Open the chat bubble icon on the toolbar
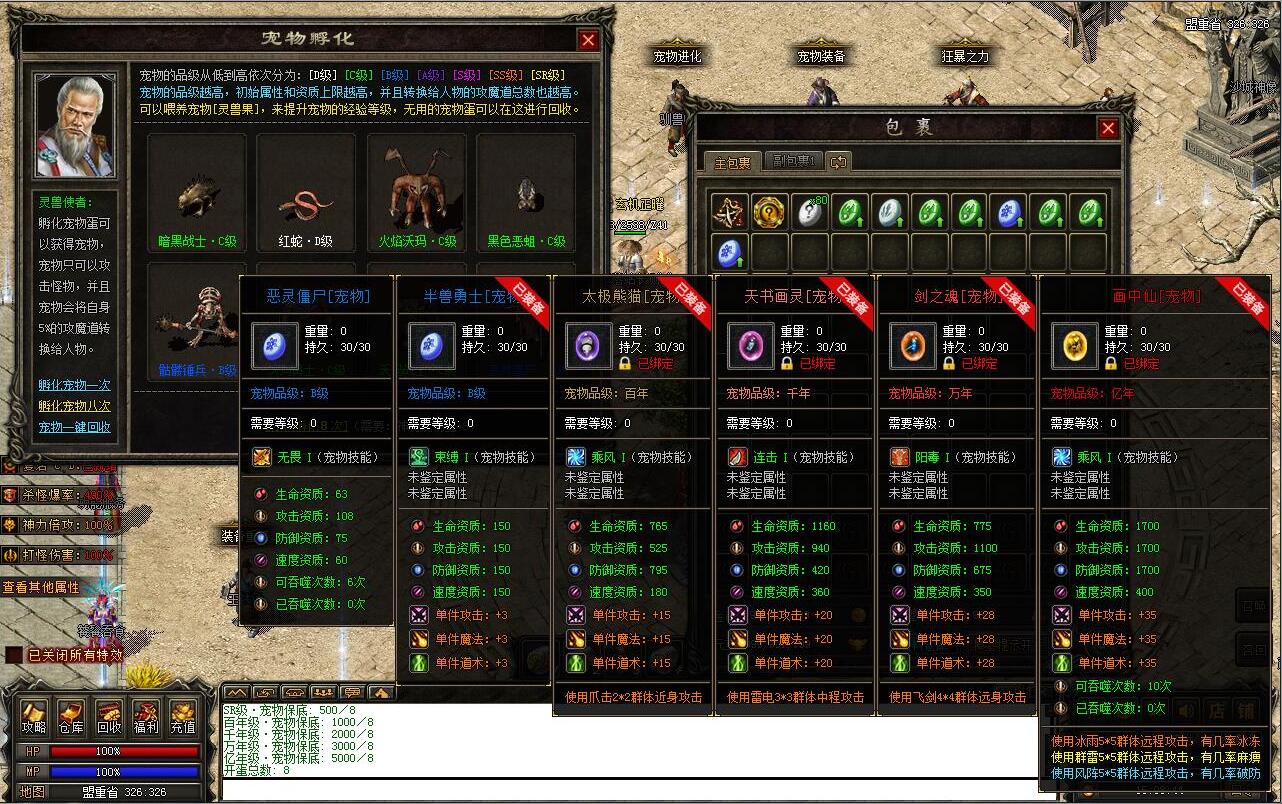 [353, 692]
